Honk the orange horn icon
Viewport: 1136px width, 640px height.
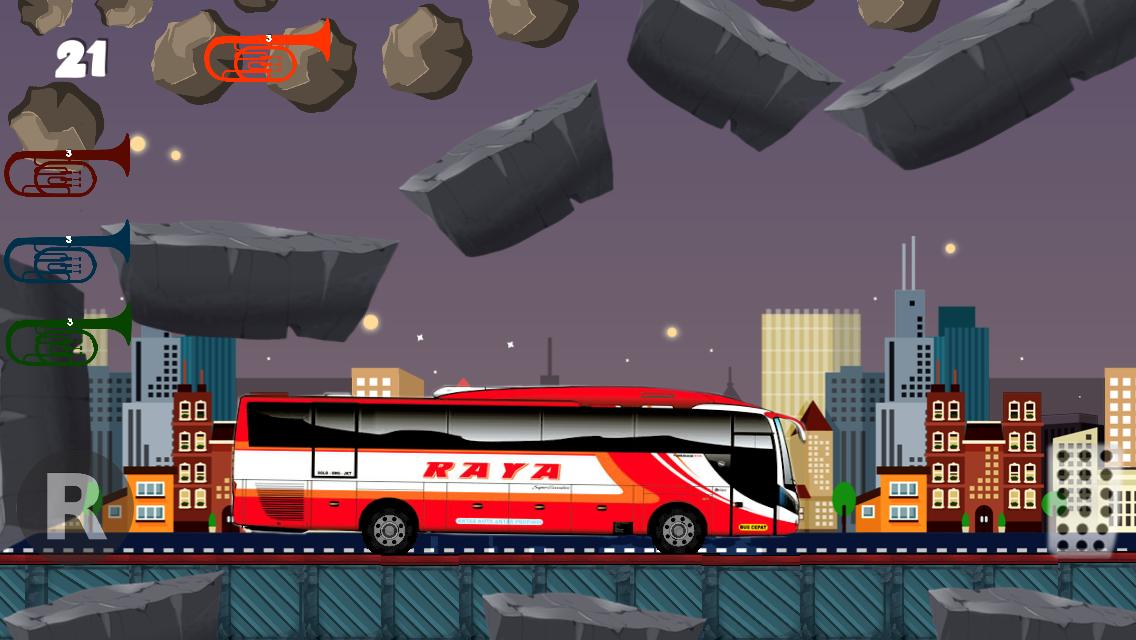265,55
